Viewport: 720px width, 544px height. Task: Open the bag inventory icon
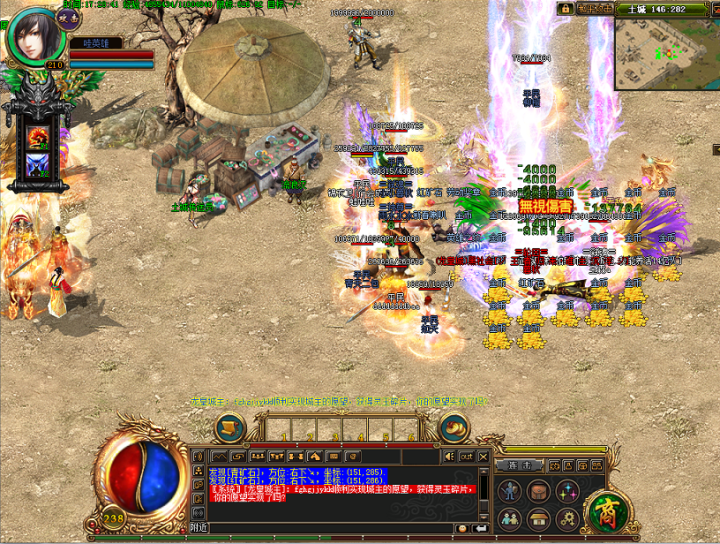click(539, 491)
